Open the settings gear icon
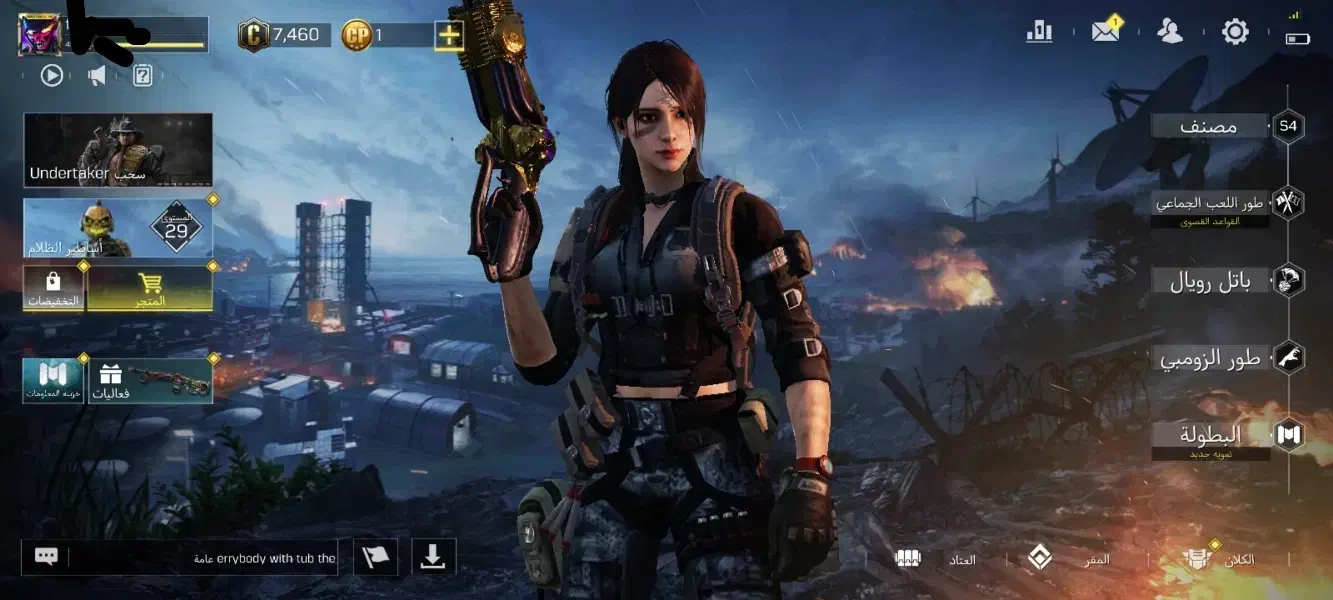The image size is (1333, 600). (1235, 32)
